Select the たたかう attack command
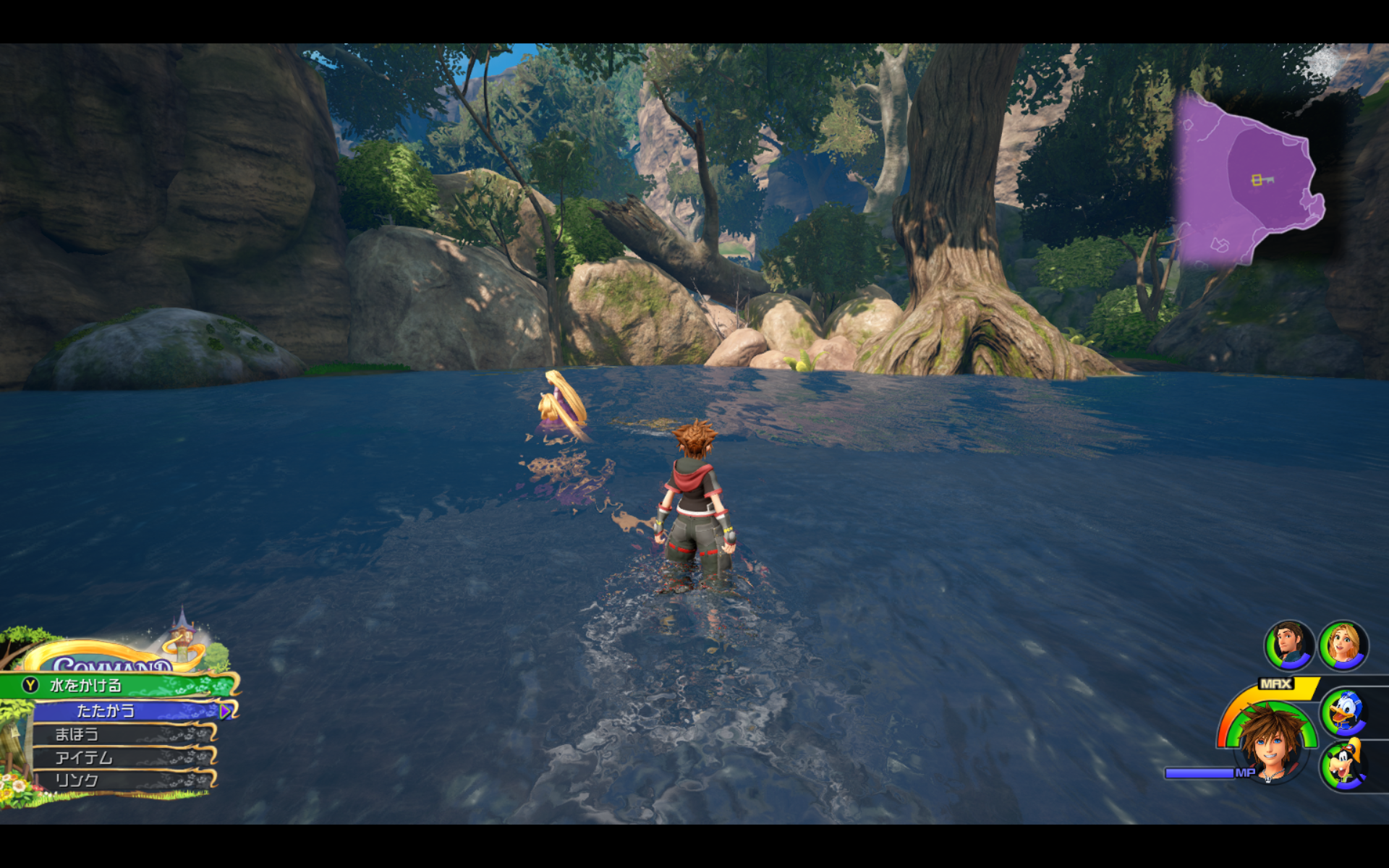 (x=124, y=711)
